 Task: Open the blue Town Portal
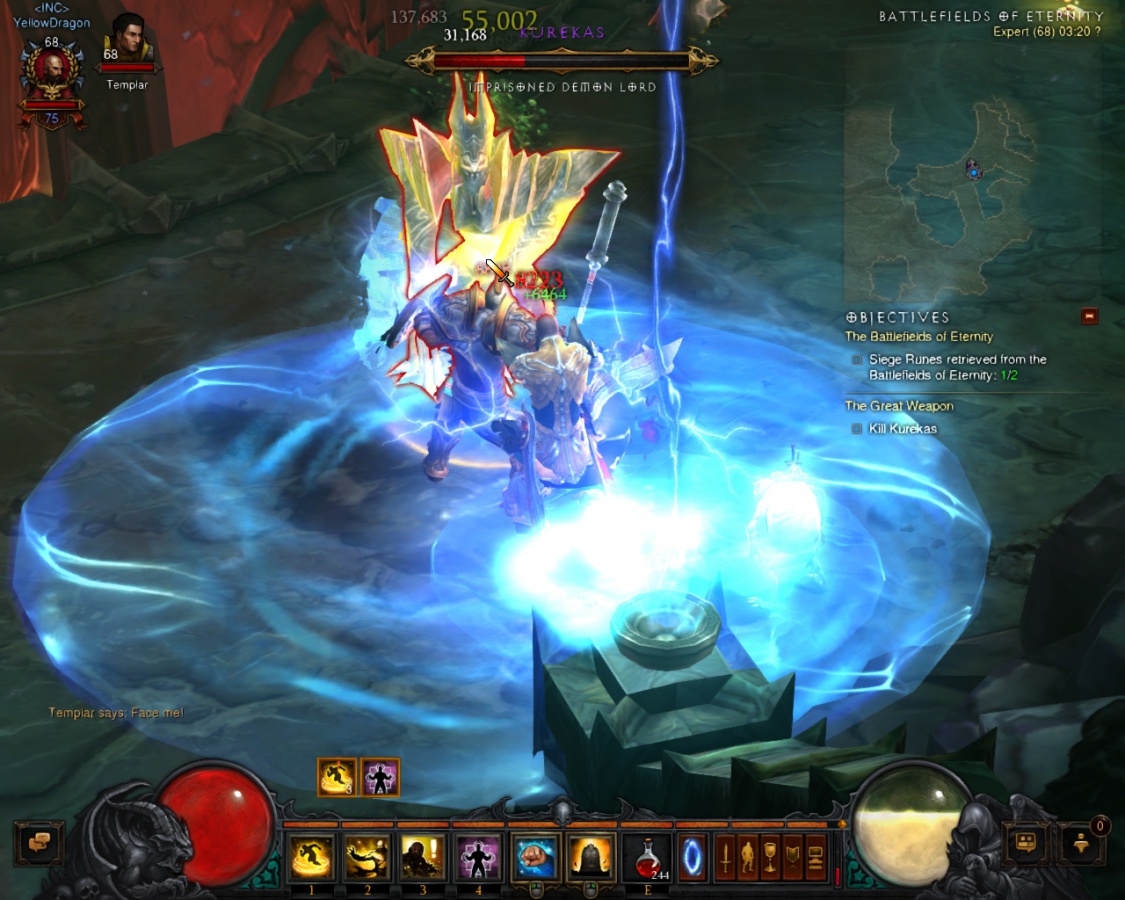pyautogui.click(x=693, y=857)
